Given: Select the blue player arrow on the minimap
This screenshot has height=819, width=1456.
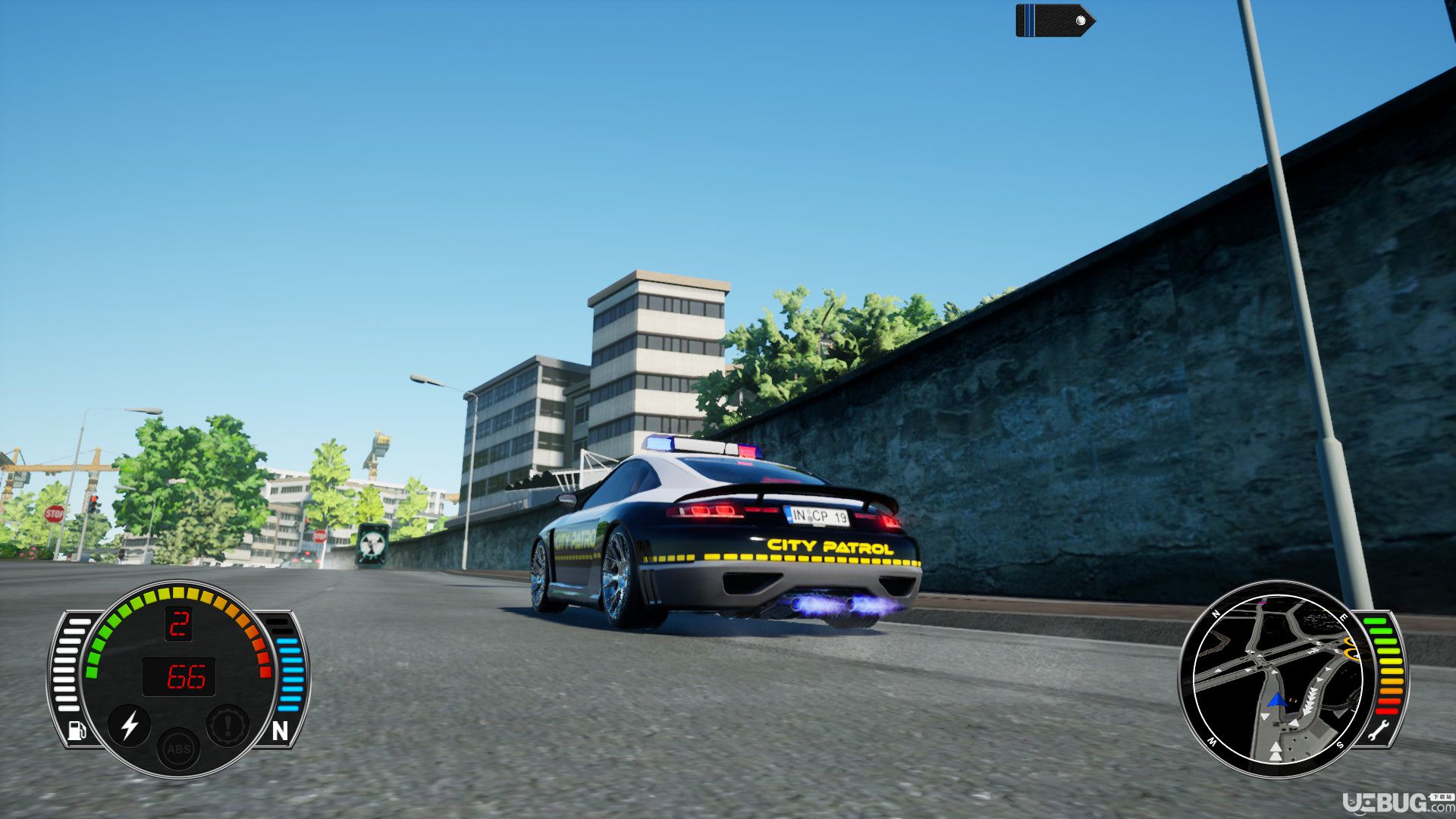Looking at the screenshot, I should pyautogui.click(x=1276, y=699).
